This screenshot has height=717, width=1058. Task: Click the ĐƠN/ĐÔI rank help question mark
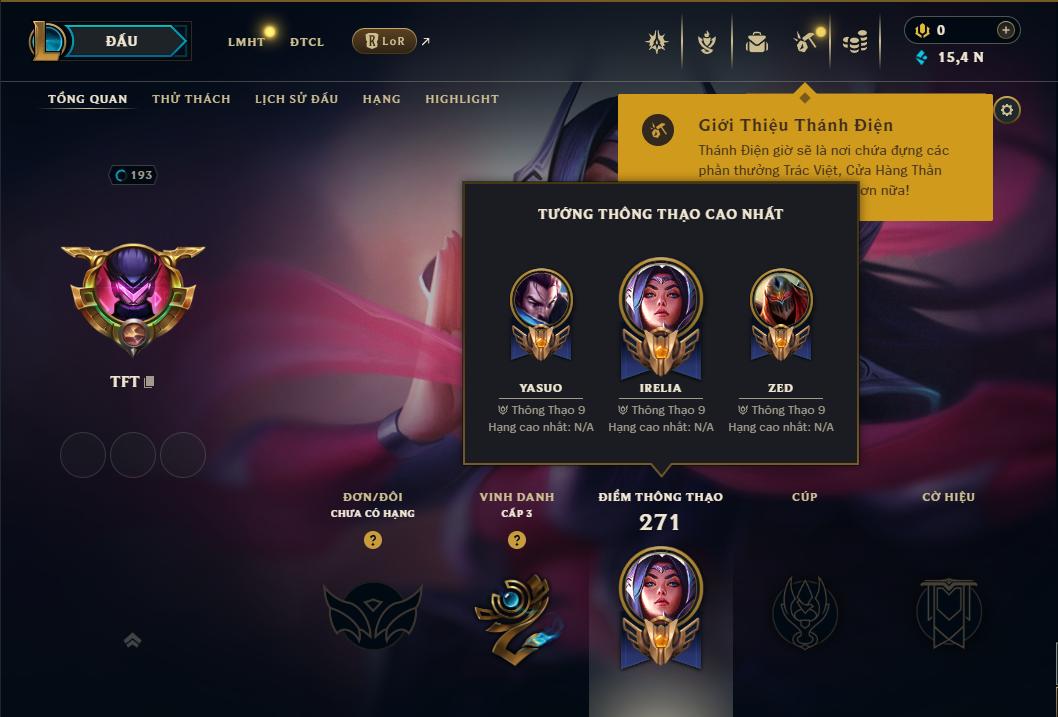(x=373, y=540)
